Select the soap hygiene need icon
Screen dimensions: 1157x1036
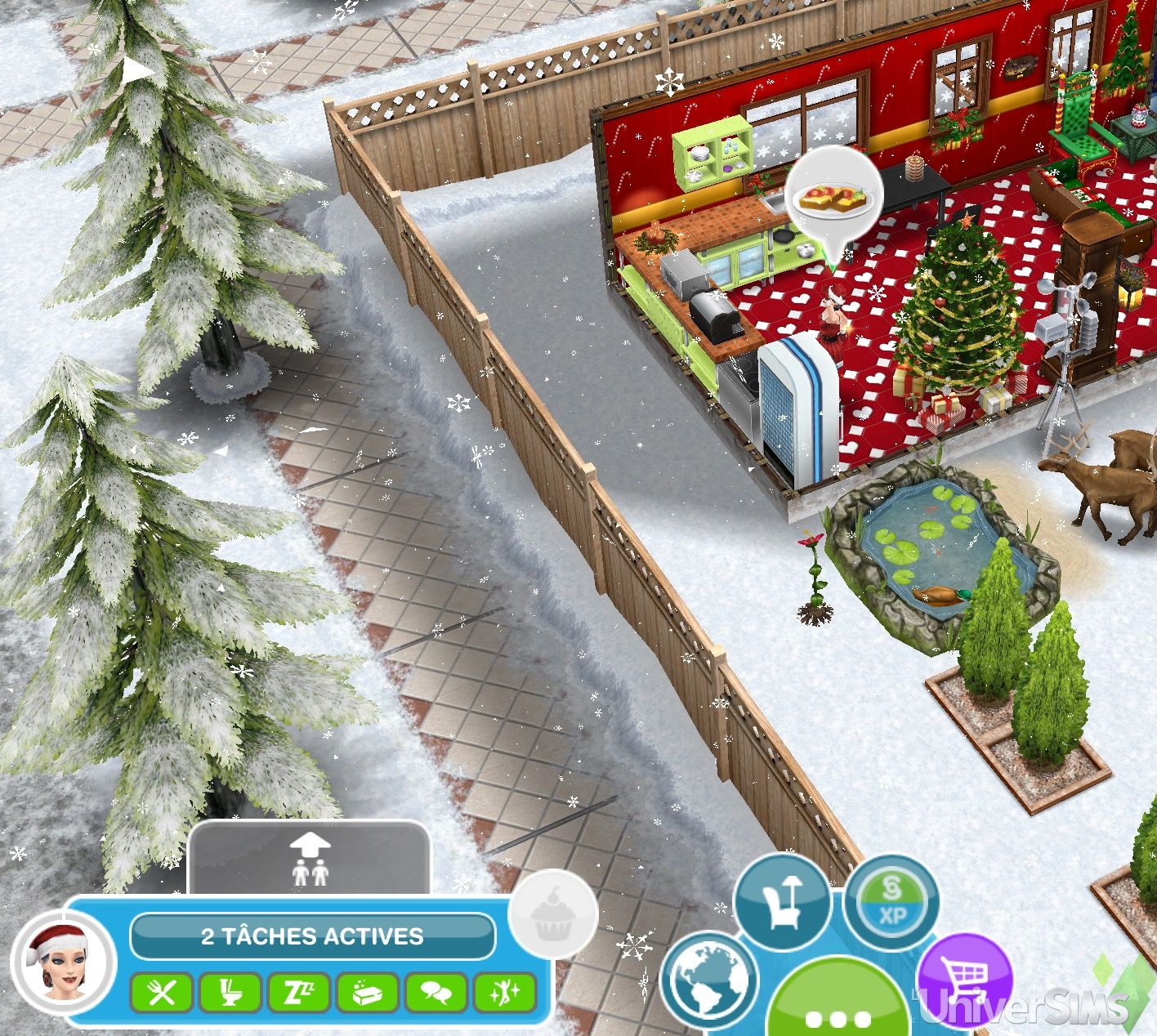tap(368, 994)
